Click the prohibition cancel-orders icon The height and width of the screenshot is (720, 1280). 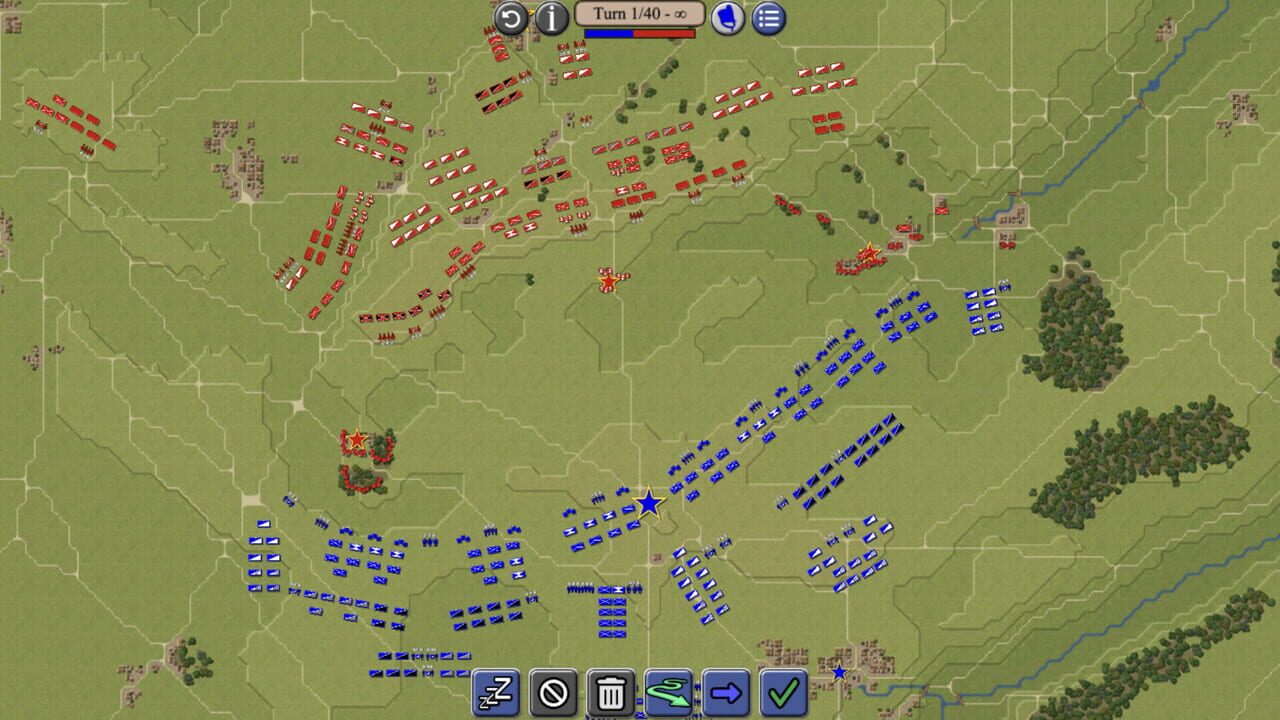[x=552, y=692]
